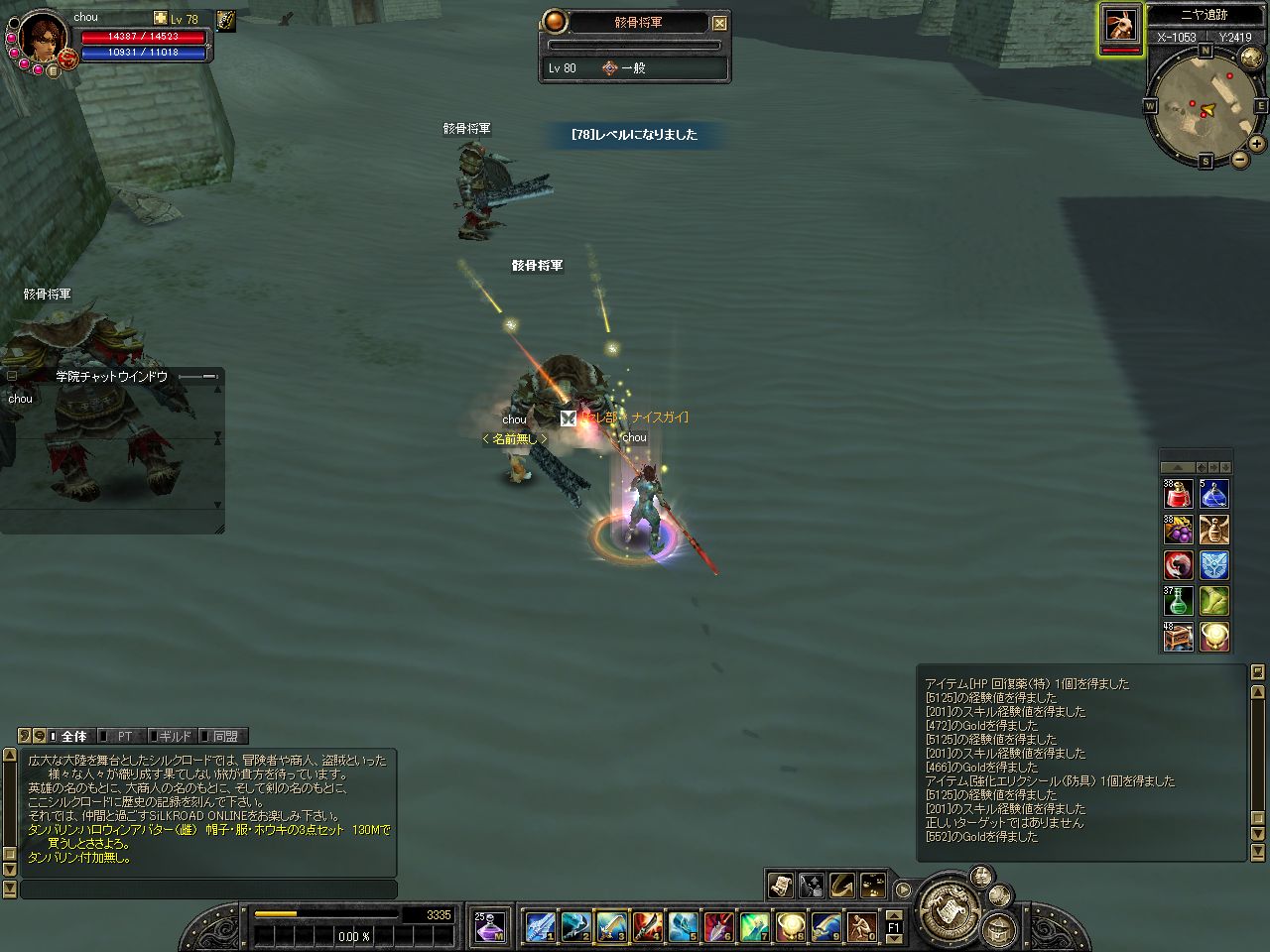The image size is (1270, 952).
Task: Switch hotbar page with up arrow
Action: [x=894, y=915]
